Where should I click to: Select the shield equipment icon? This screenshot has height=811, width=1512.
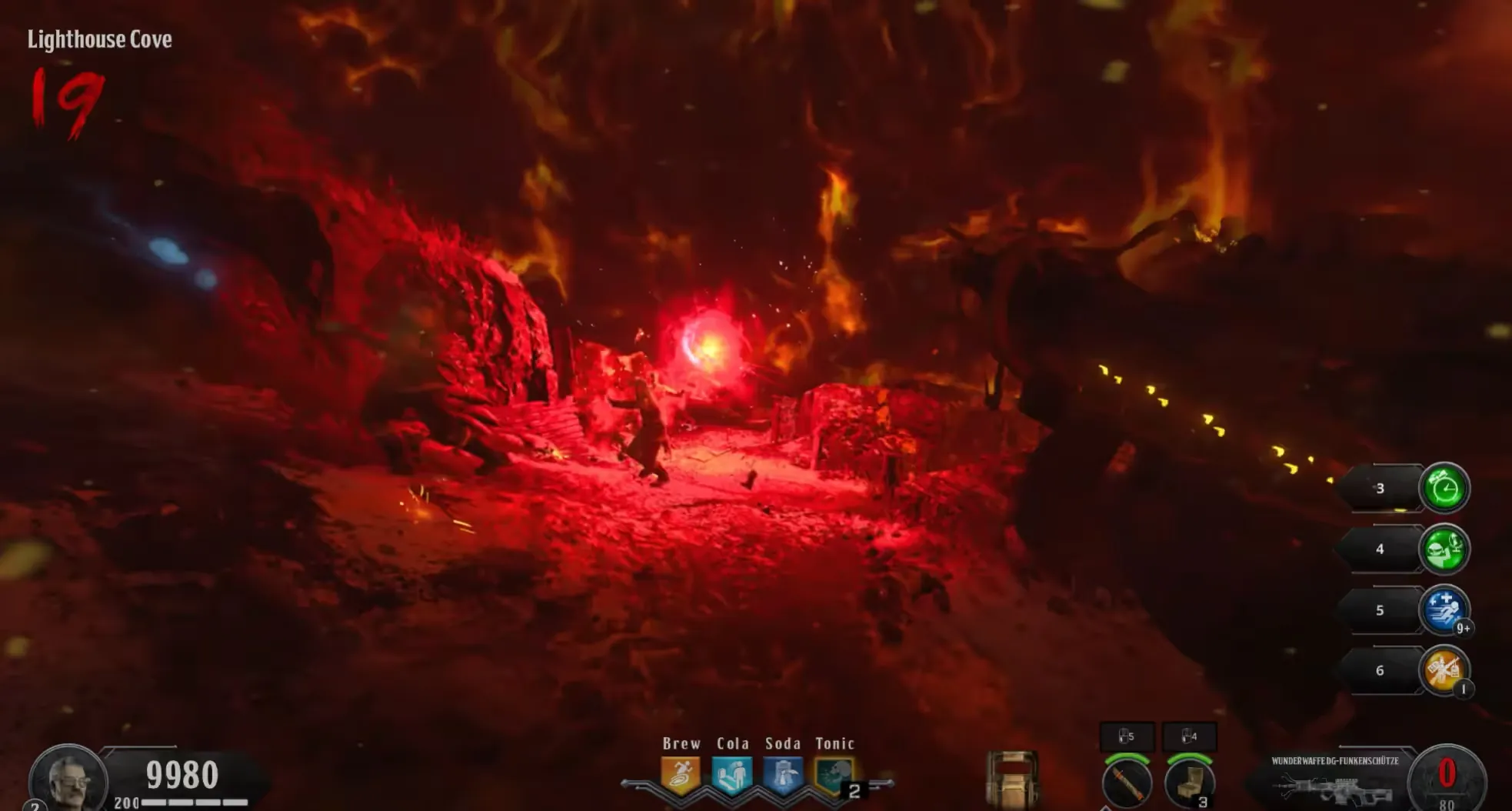[x=1011, y=779]
